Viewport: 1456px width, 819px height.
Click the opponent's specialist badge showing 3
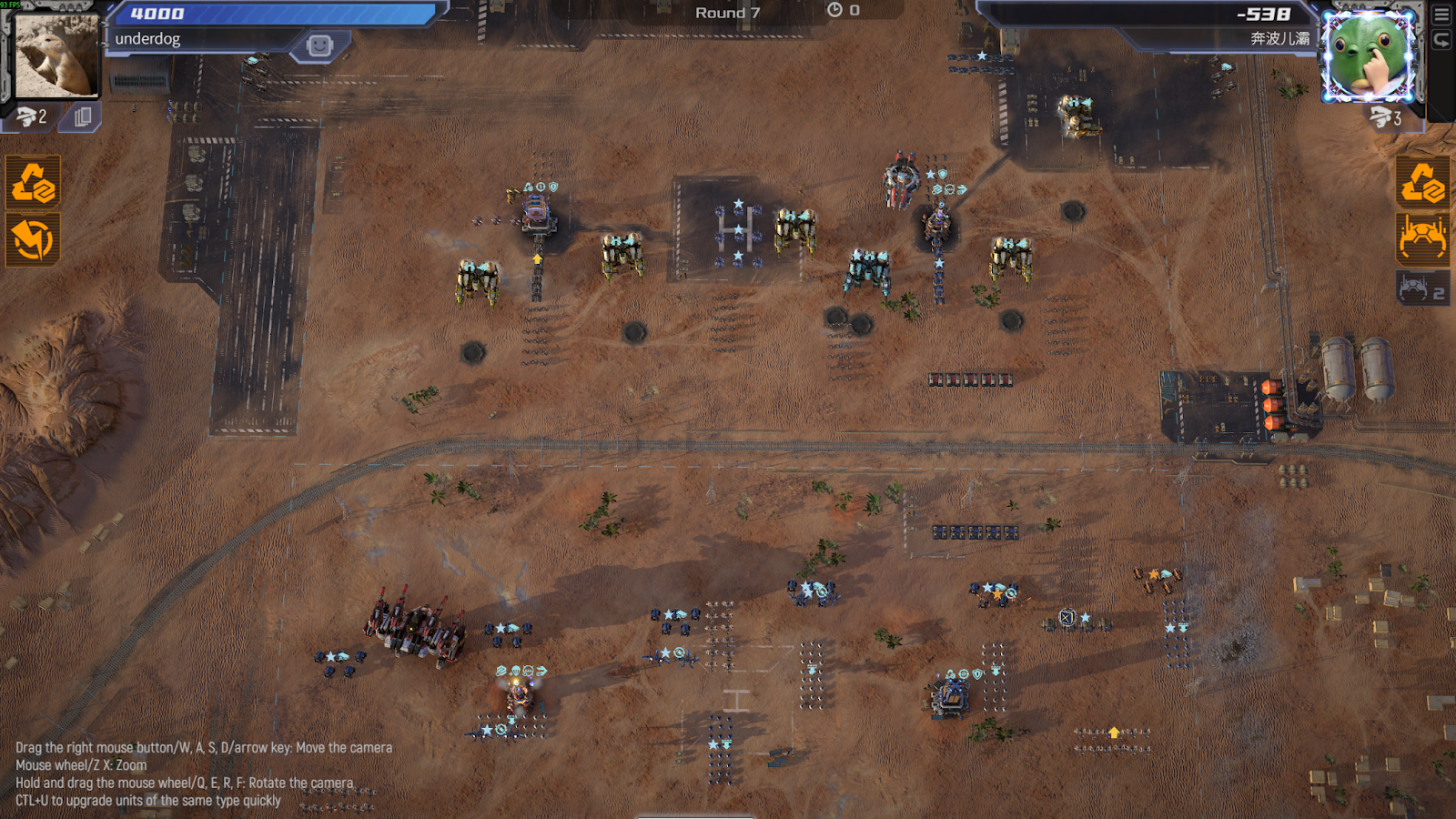[x=1385, y=116]
